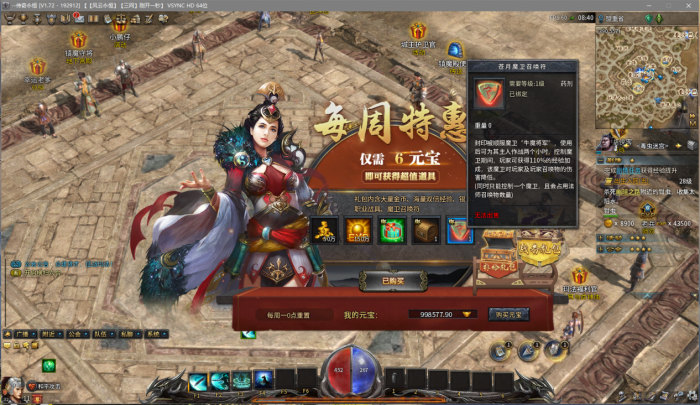Image resolution: width=700 pixels, height=405 pixels.
Task: Switch to the 公会 guild chat tab
Action: (x=77, y=333)
